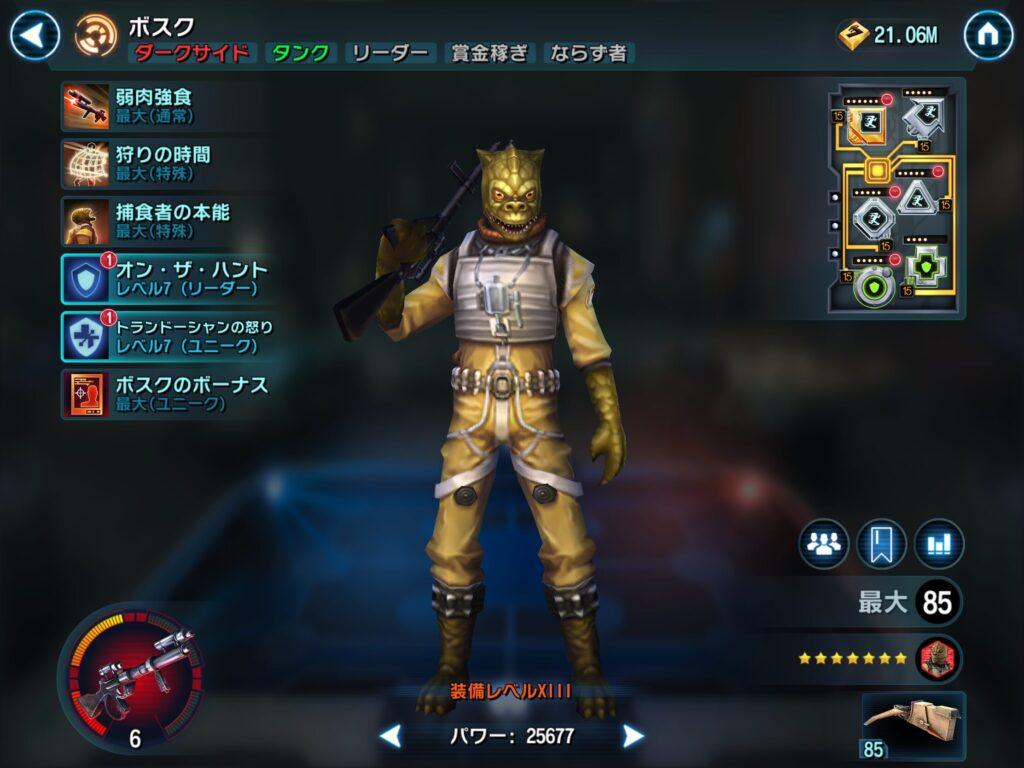
Task: Open the three-people squad icon
Action: click(823, 544)
